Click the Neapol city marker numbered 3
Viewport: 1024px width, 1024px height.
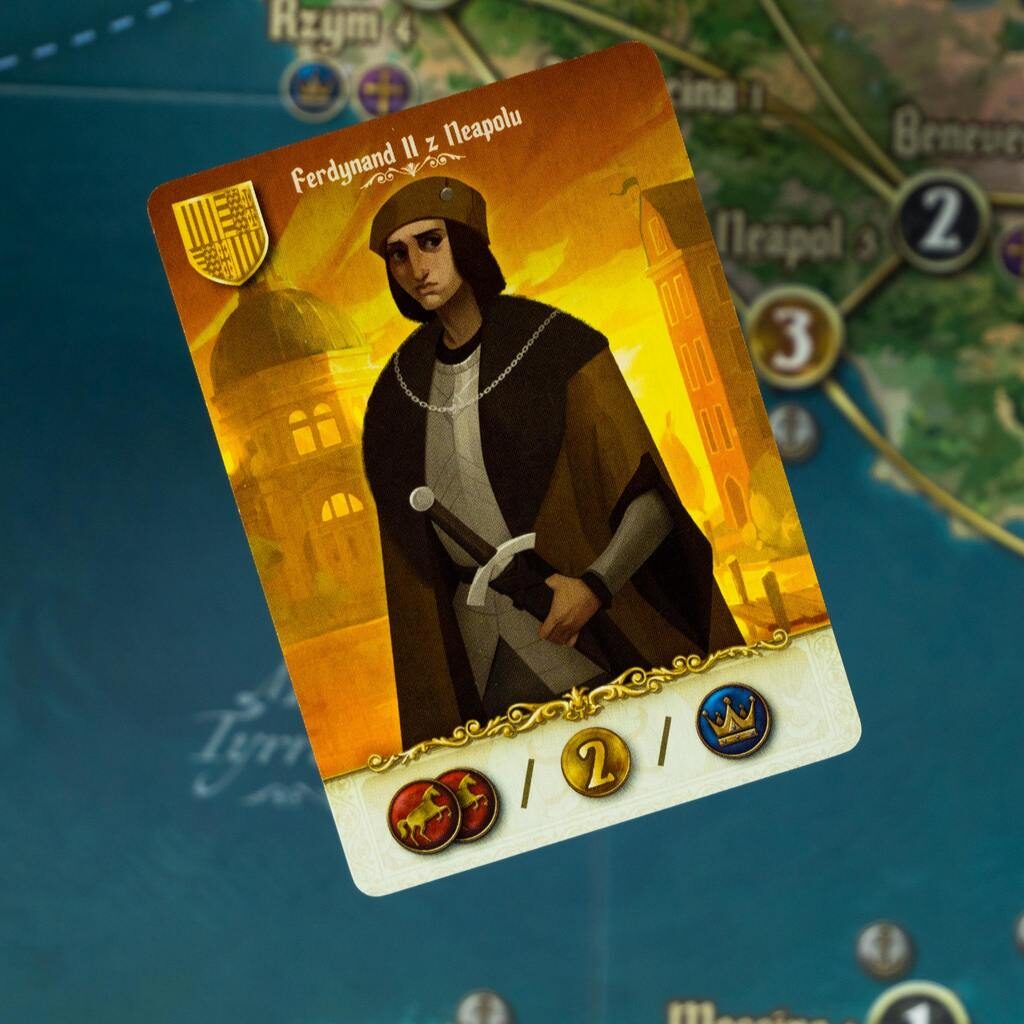click(794, 337)
